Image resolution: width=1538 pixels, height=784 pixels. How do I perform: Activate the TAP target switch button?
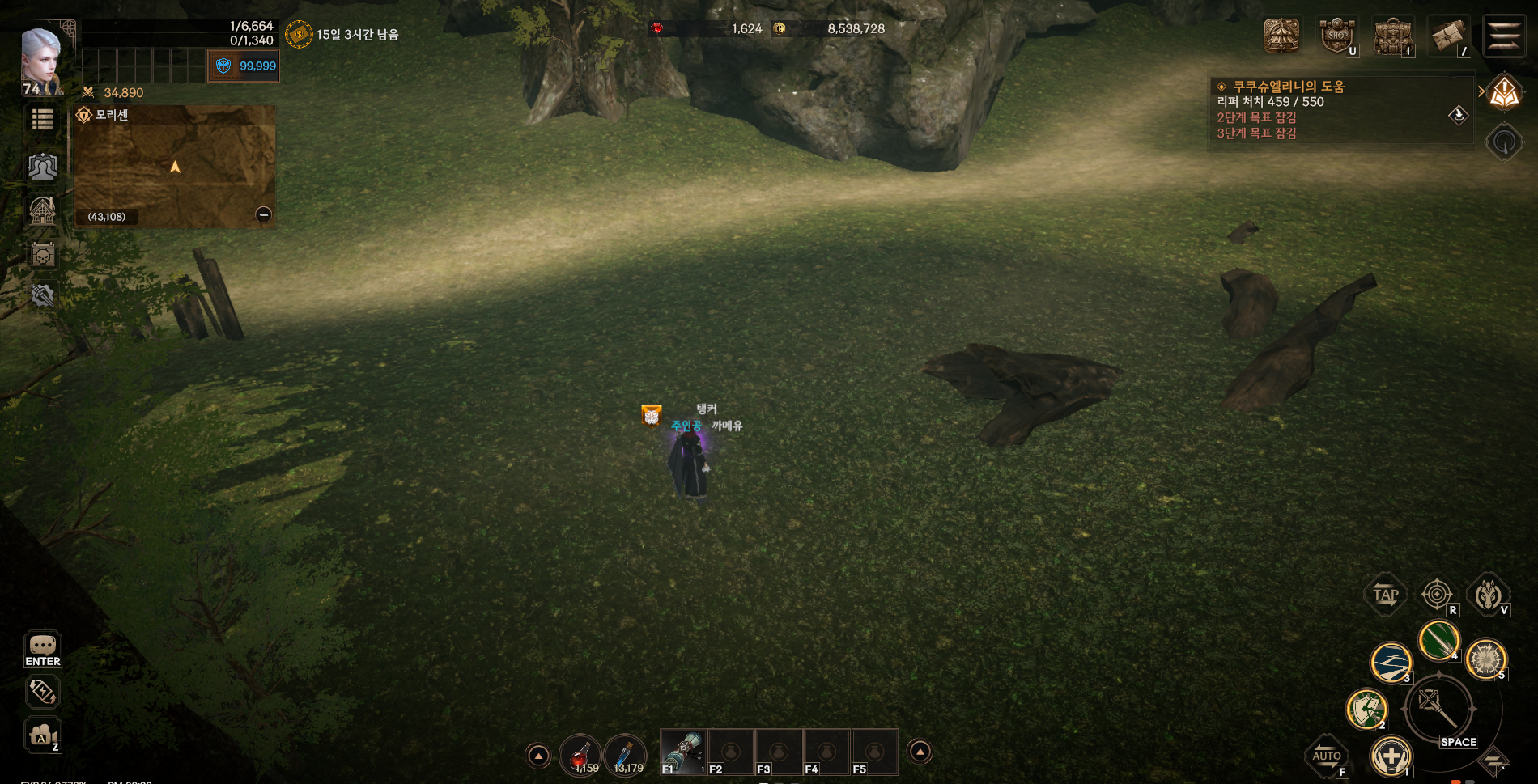(x=1385, y=595)
